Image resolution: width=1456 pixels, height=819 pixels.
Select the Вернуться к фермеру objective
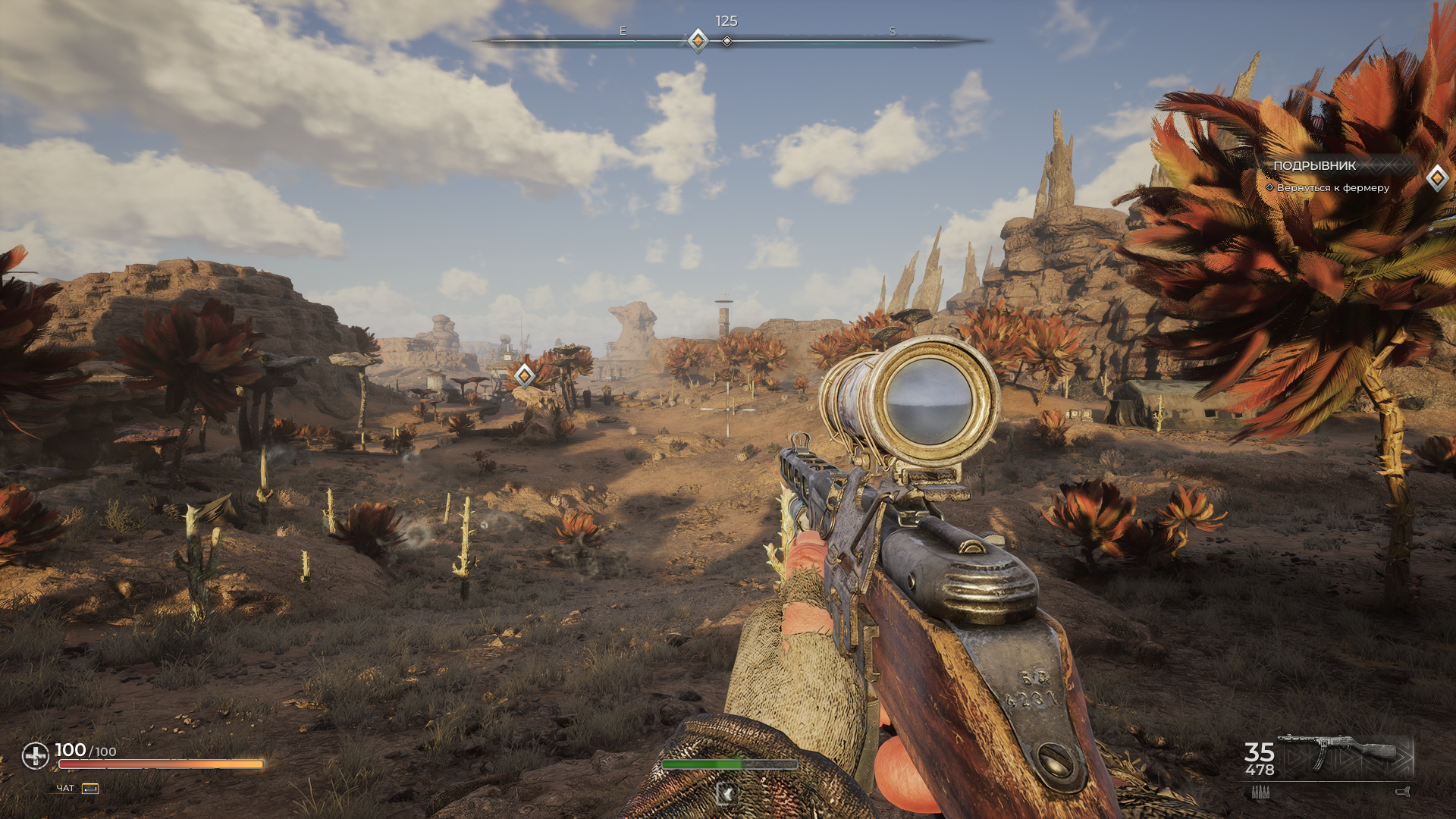(x=1332, y=187)
